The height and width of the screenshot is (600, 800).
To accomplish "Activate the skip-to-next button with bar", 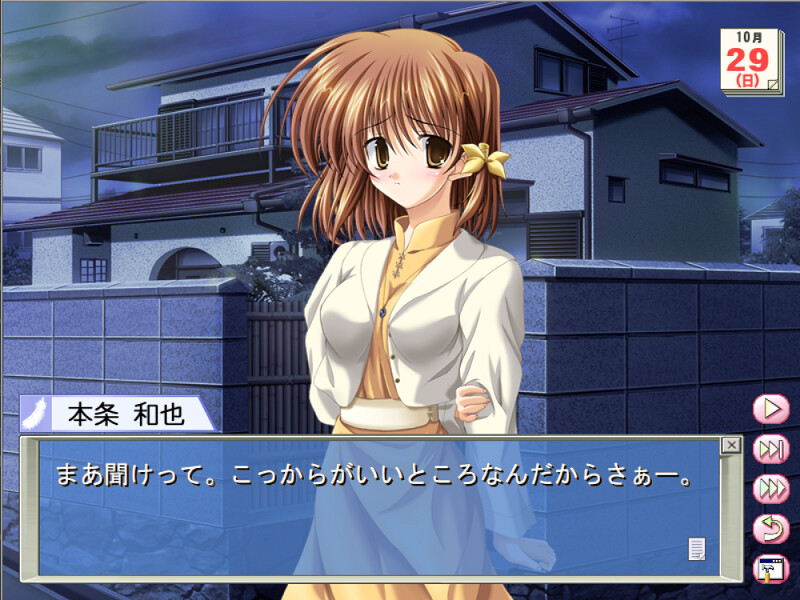I will coord(771,449).
